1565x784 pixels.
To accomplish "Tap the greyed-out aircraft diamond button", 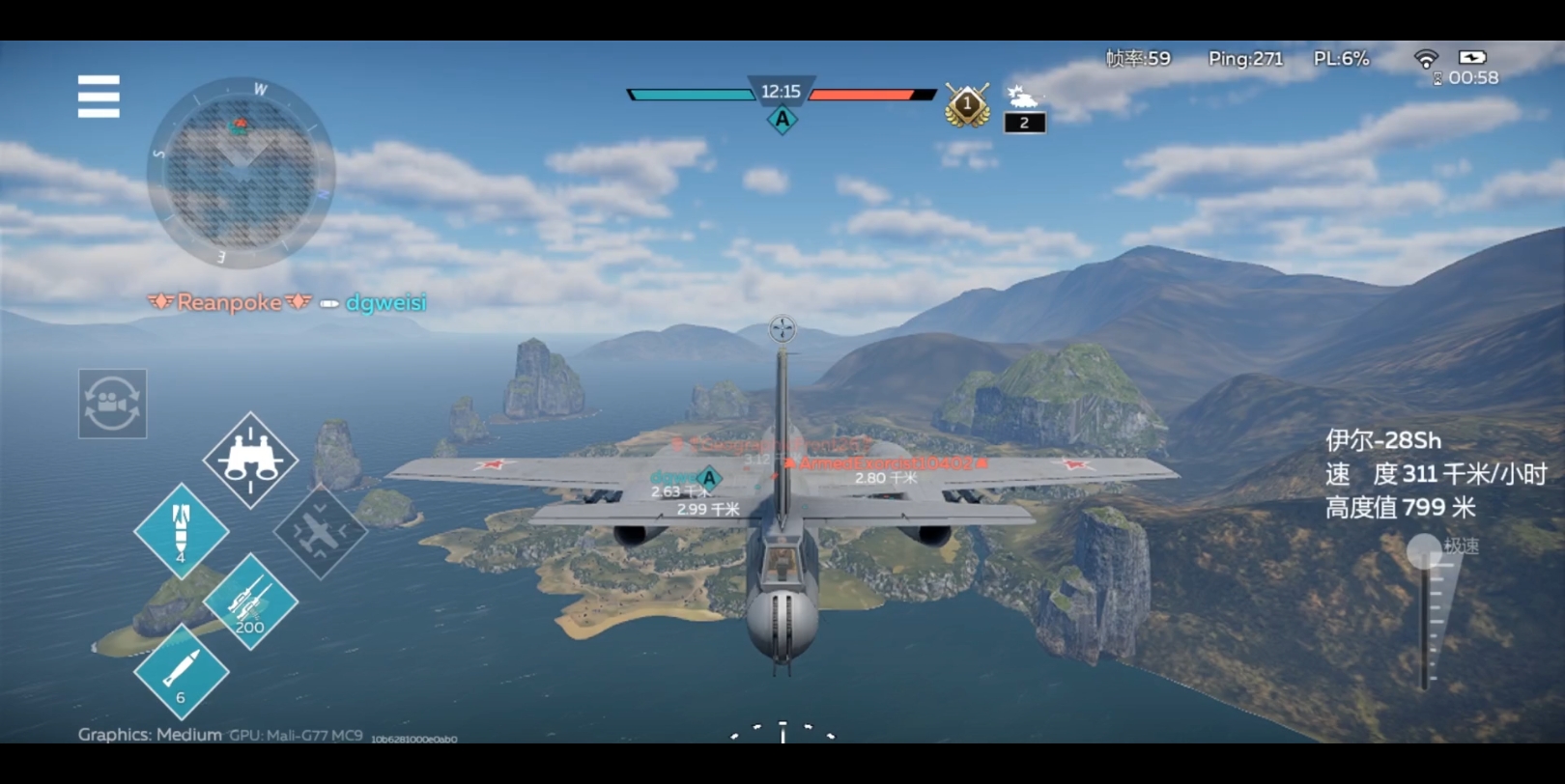I will tap(320, 531).
